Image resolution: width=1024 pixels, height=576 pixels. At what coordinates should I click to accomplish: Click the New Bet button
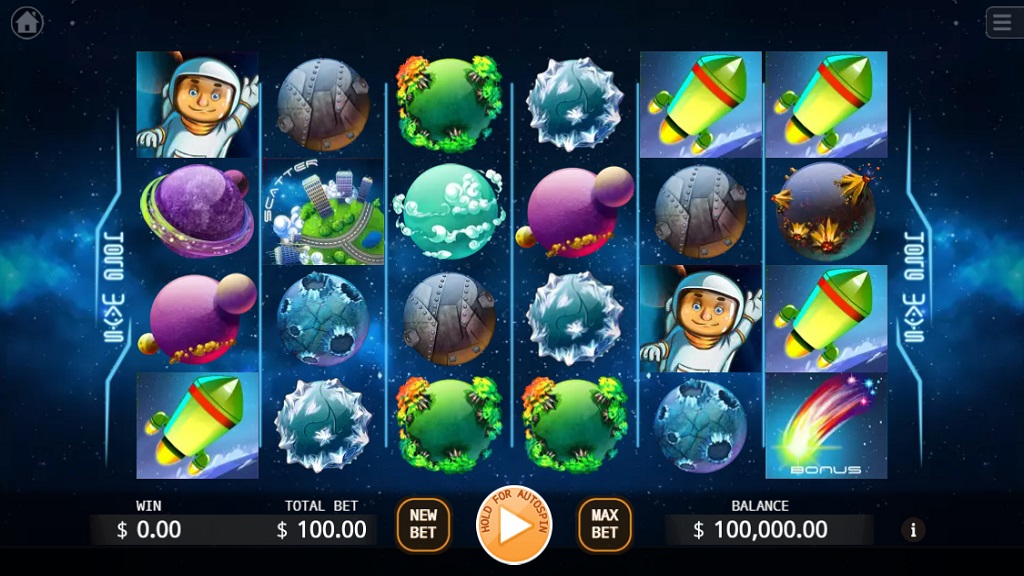423,525
